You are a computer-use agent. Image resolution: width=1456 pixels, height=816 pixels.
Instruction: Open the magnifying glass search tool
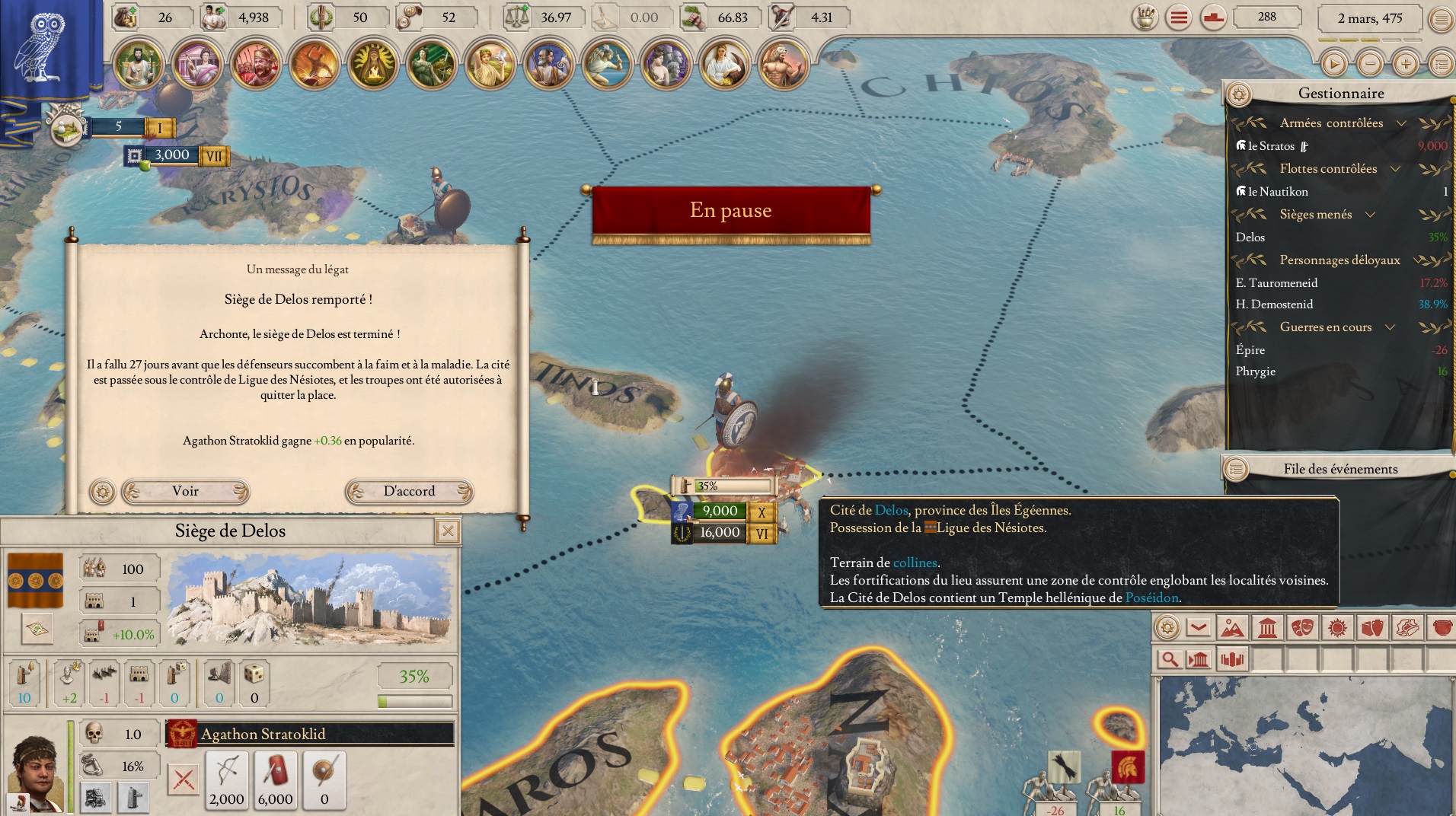point(1170,658)
